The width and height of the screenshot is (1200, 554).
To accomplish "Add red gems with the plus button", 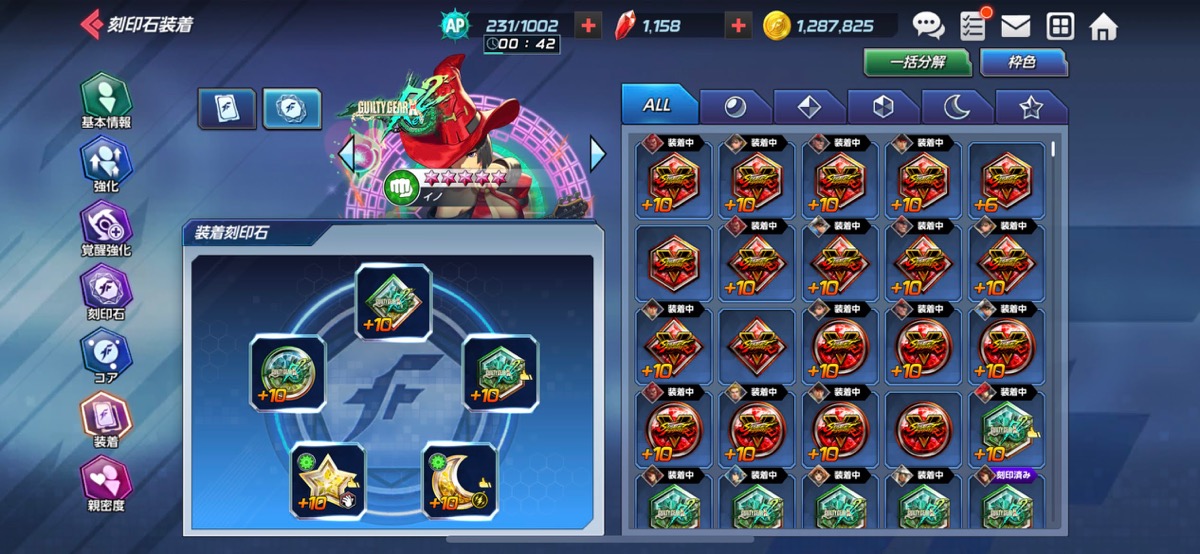I will [x=738, y=26].
